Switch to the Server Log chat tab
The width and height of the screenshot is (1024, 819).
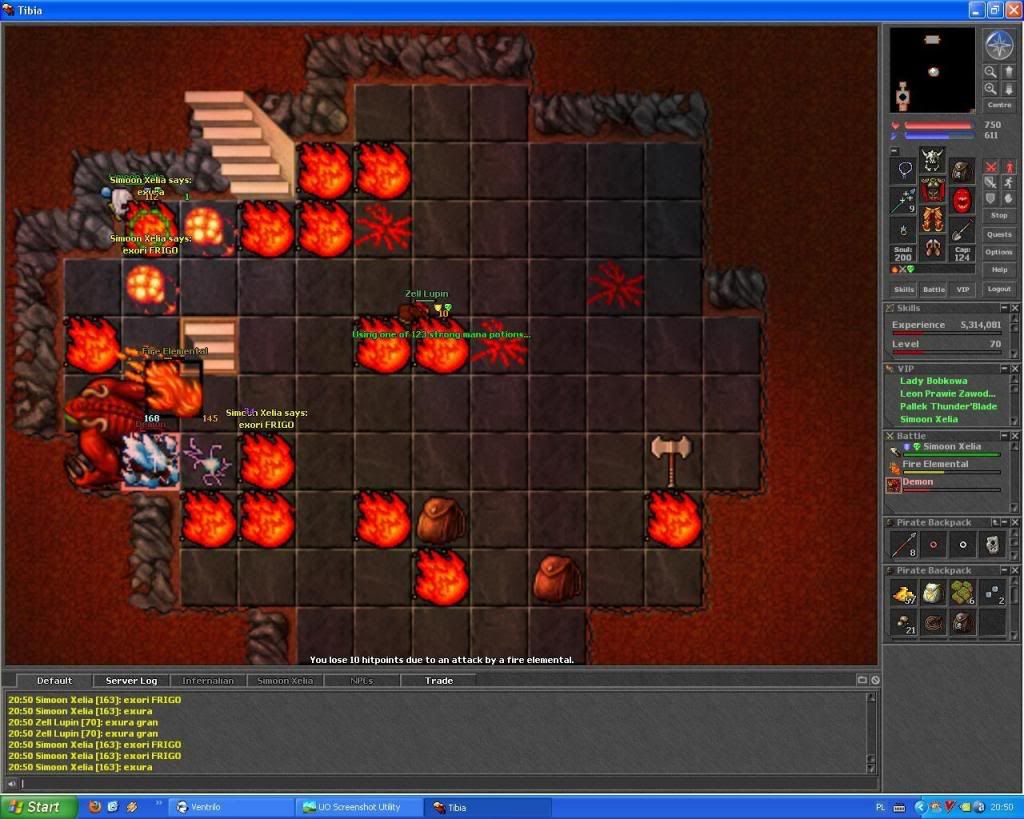click(x=129, y=681)
